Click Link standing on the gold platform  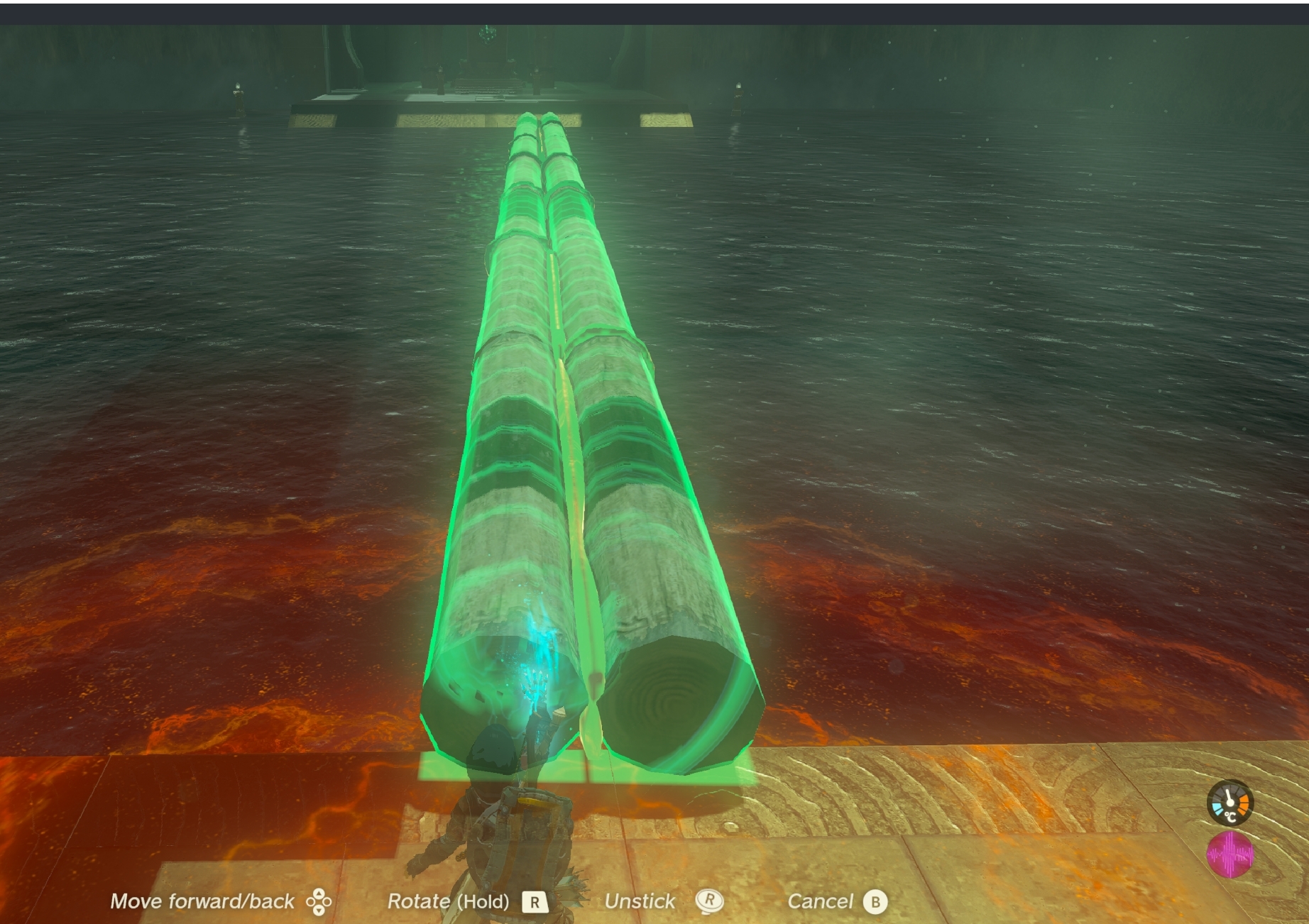(x=511, y=837)
